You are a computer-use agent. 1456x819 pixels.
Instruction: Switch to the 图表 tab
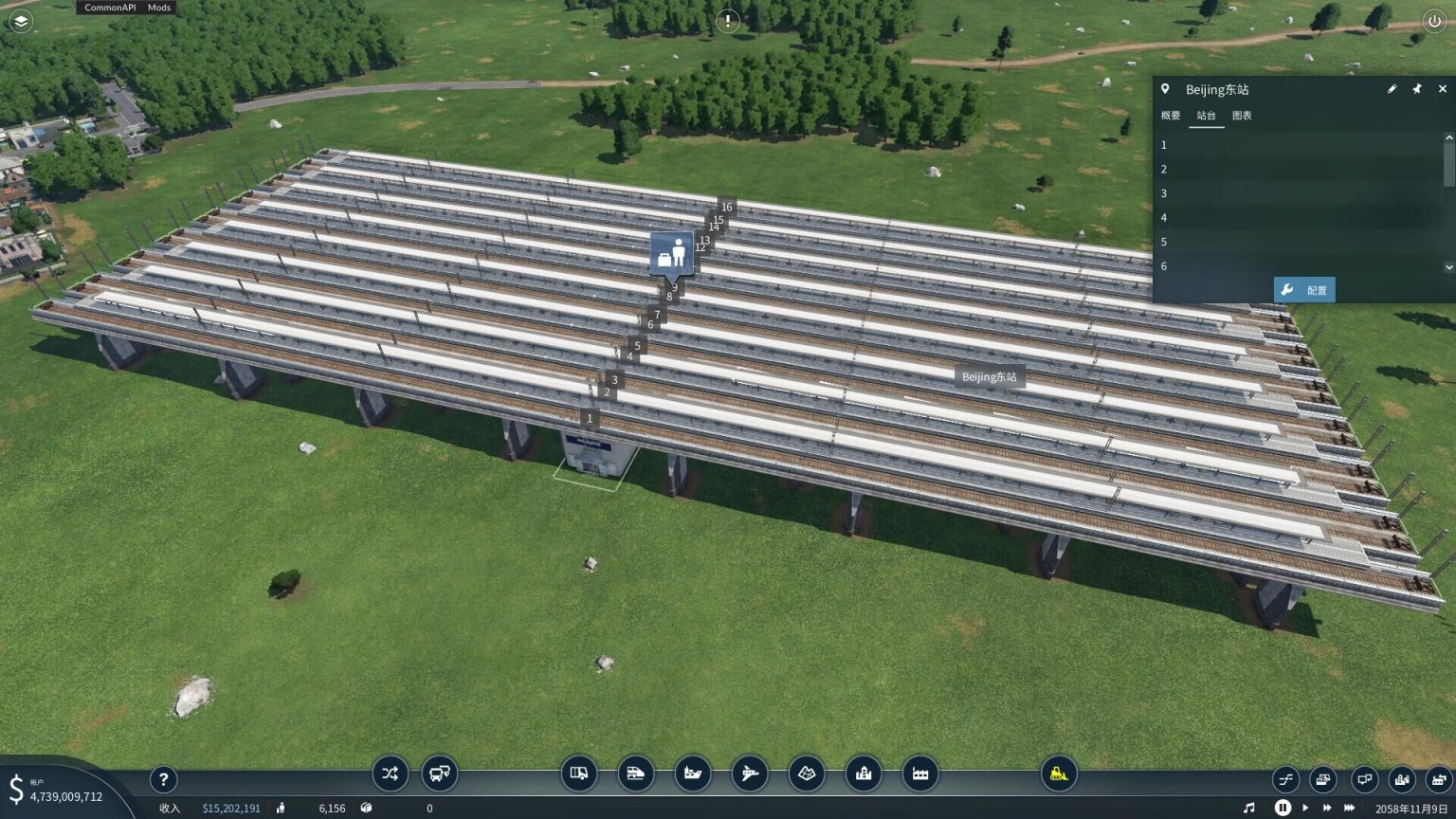(1242, 115)
